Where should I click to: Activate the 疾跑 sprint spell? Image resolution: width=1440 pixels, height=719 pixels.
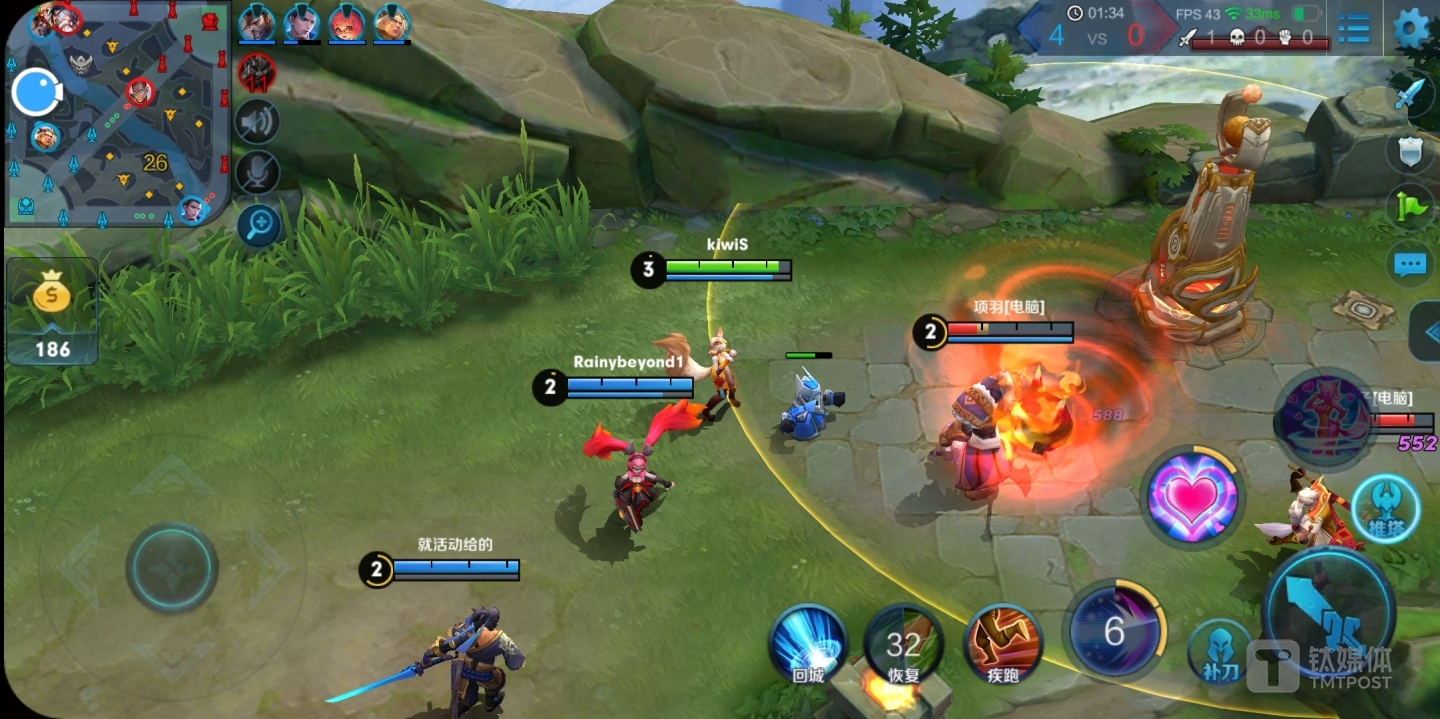[1003, 645]
